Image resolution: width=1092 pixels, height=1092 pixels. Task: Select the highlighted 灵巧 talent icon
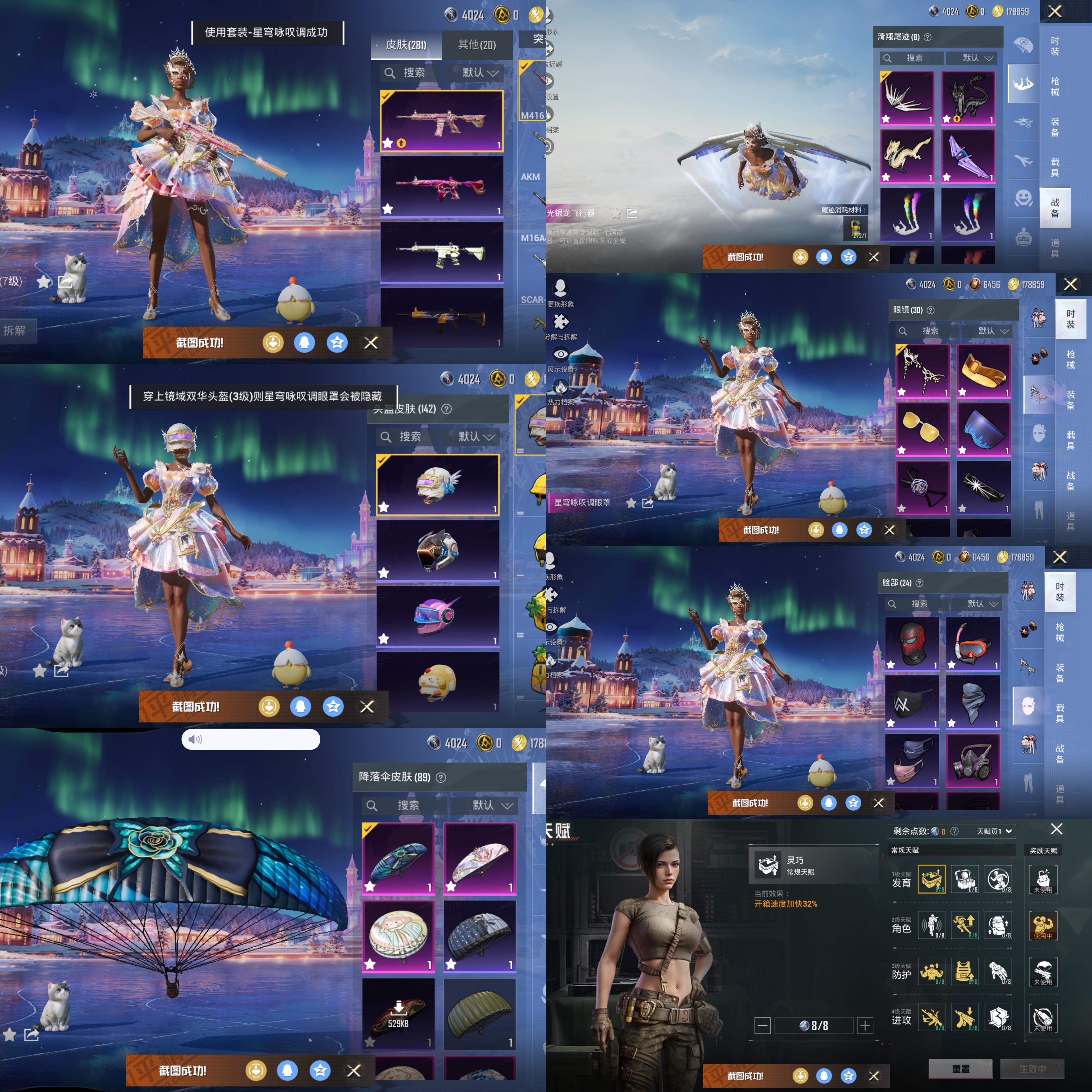tap(932, 879)
